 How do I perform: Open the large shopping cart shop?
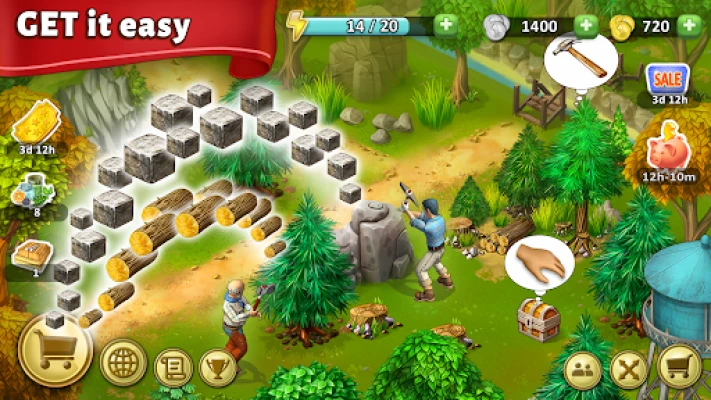coord(55,349)
